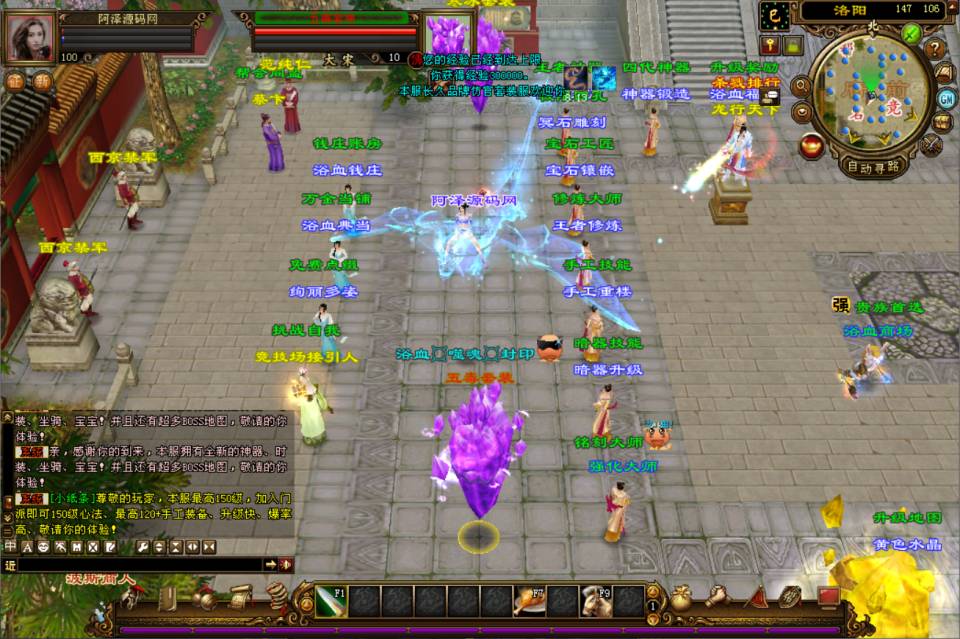The height and width of the screenshot is (639, 960).
Task: Open the question mark help button
Action: (935, 48)
